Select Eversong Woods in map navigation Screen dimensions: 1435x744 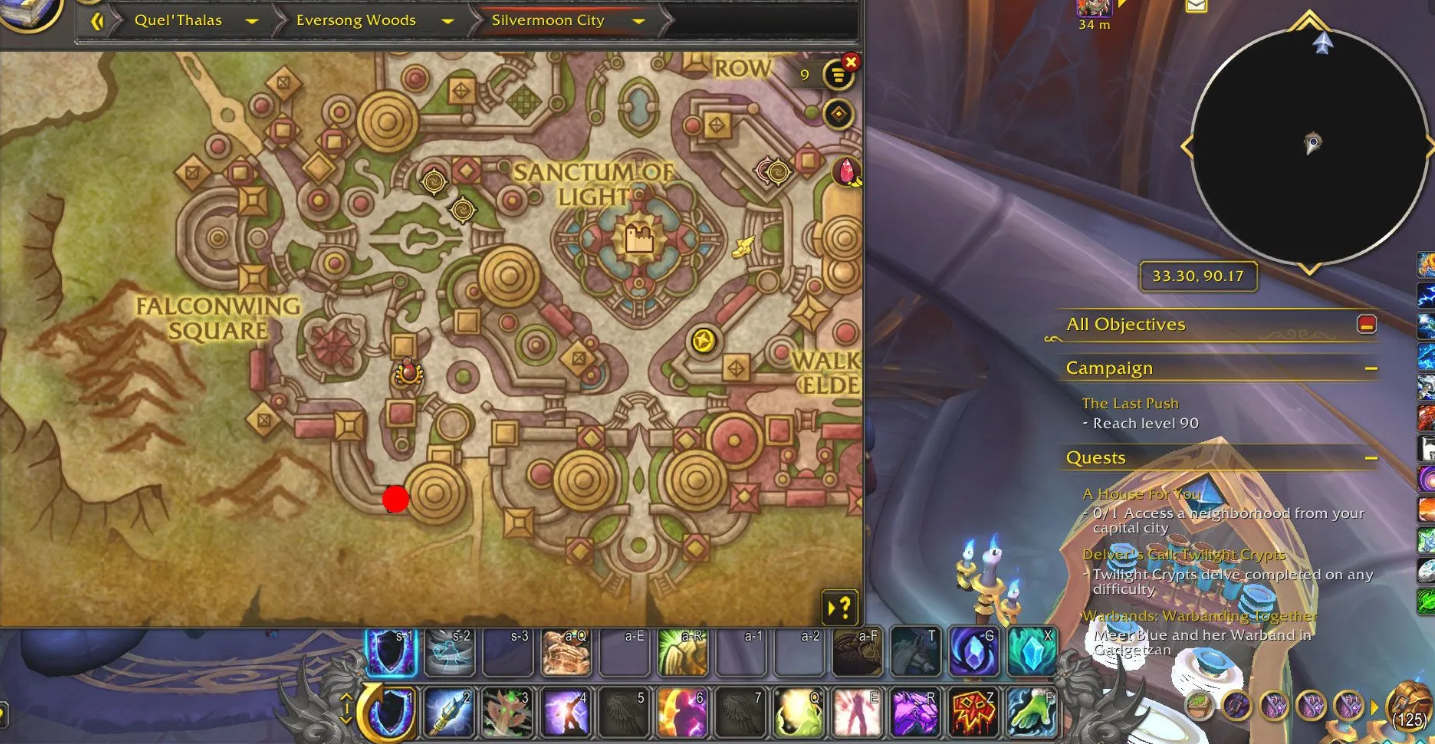click(x=355, y=20)
